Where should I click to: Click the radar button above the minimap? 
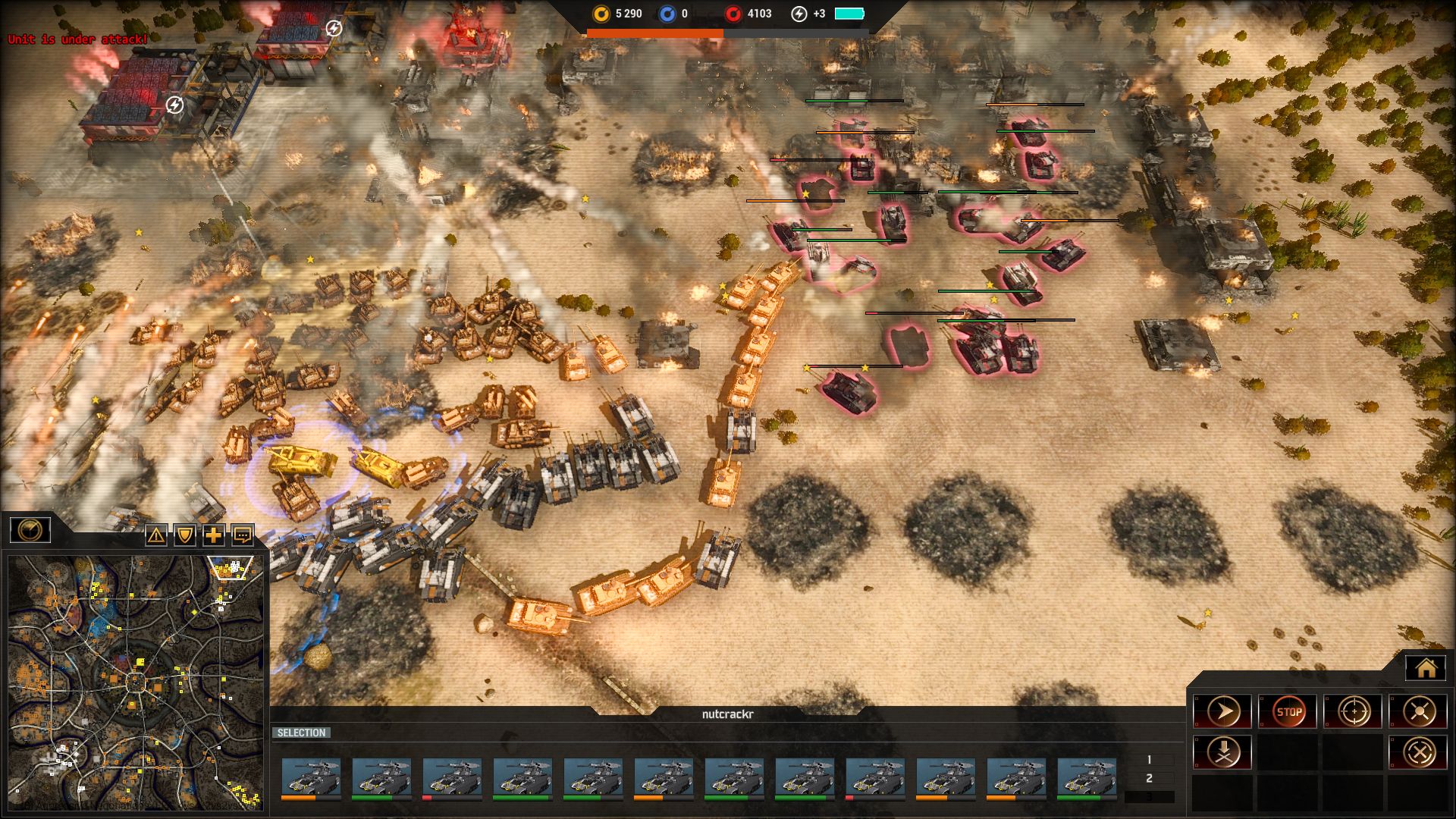[x=30, y=529]
